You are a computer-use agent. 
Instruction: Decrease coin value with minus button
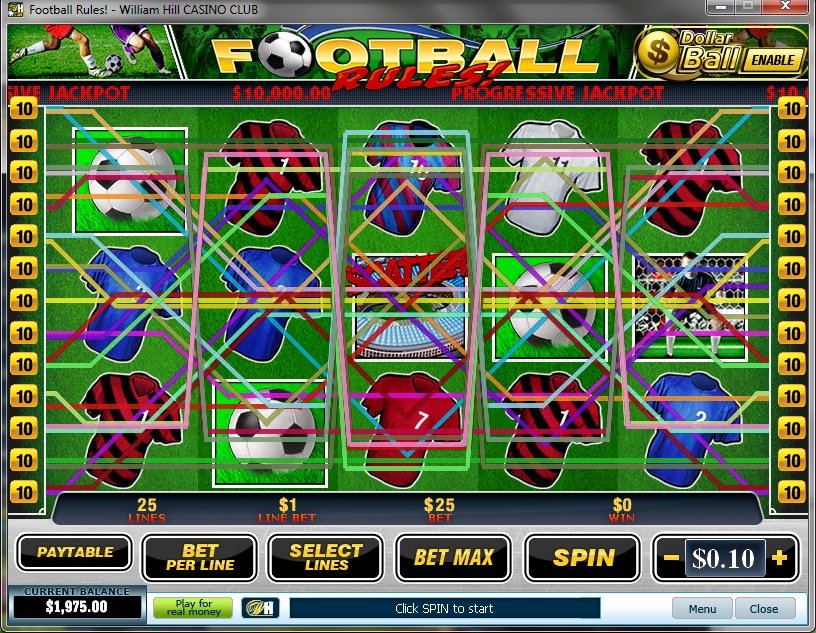(x=672, y=558)
